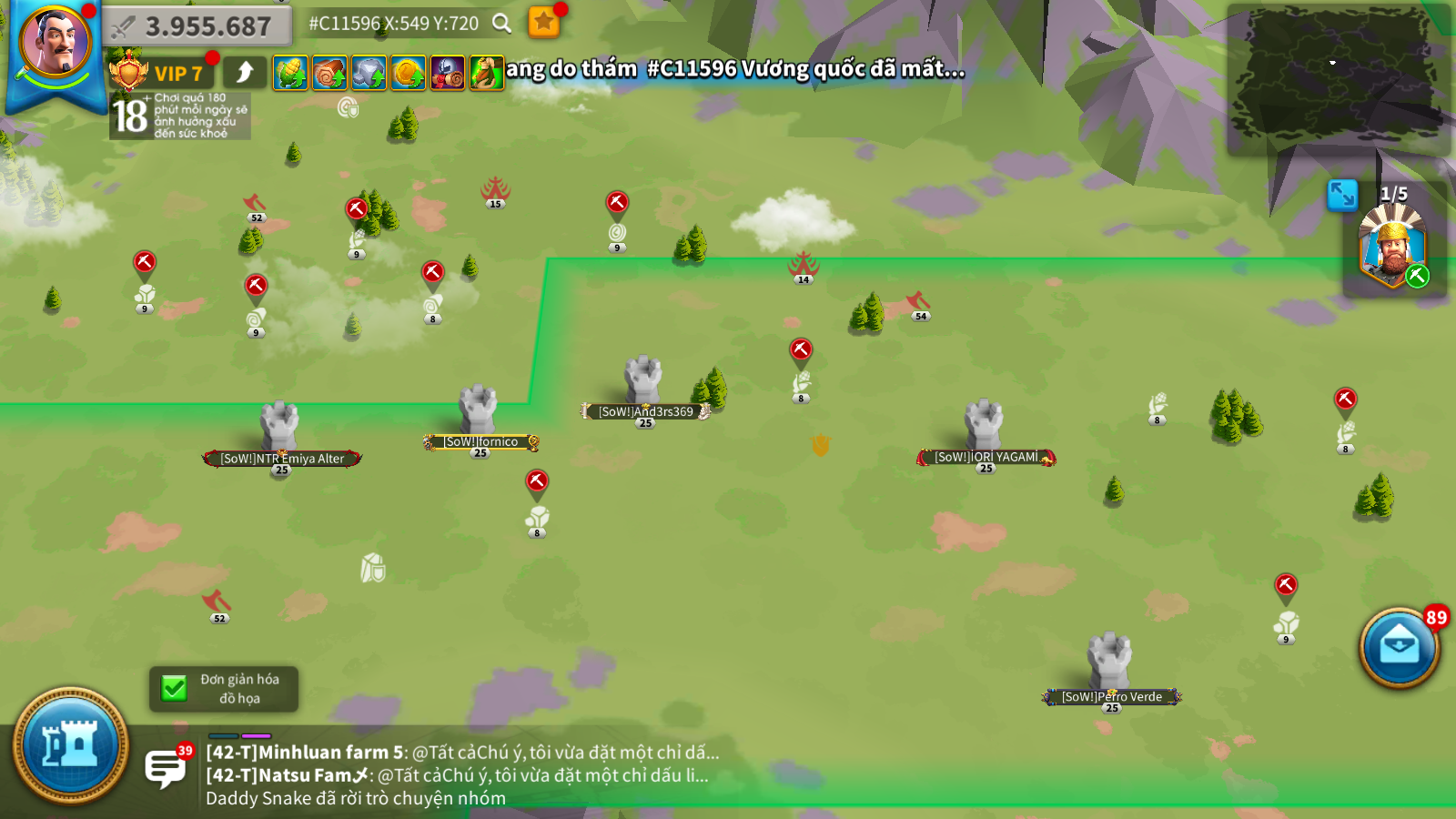Open the governor profile portrait
The height and width of the screenshot is (819, 1456).
(x=55, y=44)
